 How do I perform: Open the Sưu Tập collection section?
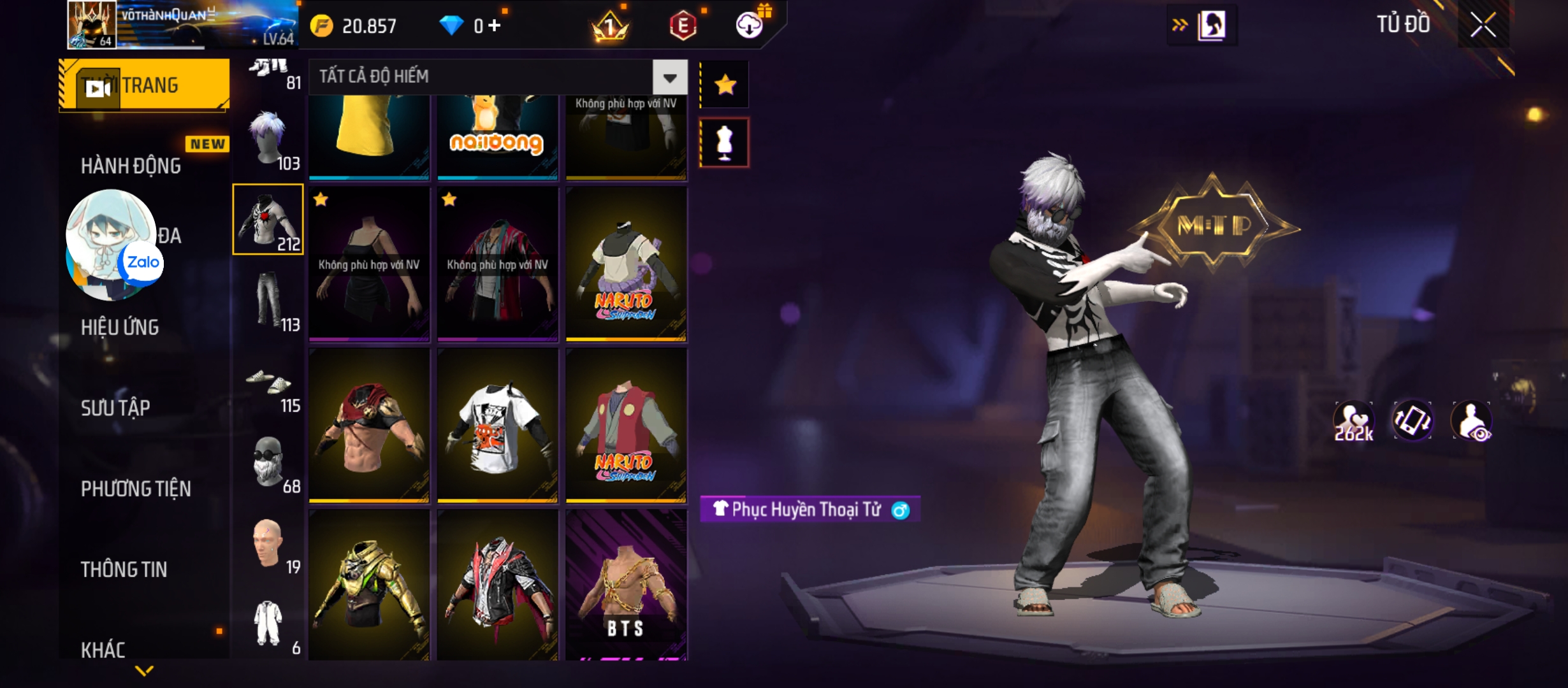[x=115, y=408]
